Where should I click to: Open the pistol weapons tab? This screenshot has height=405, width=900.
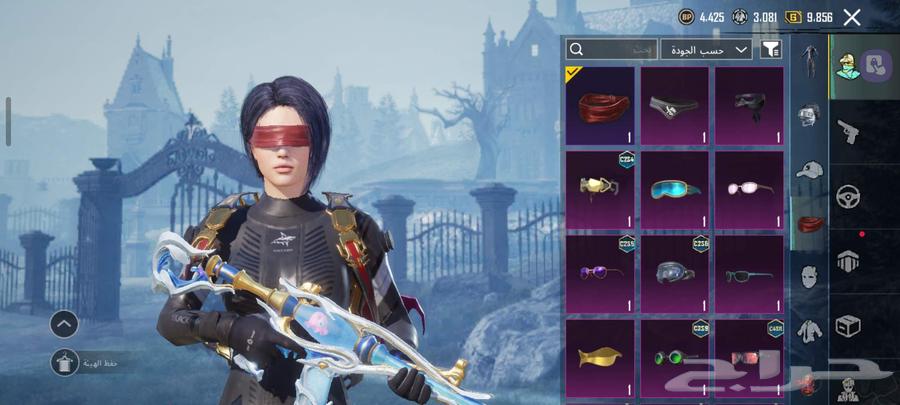click(x=849, y=130)
